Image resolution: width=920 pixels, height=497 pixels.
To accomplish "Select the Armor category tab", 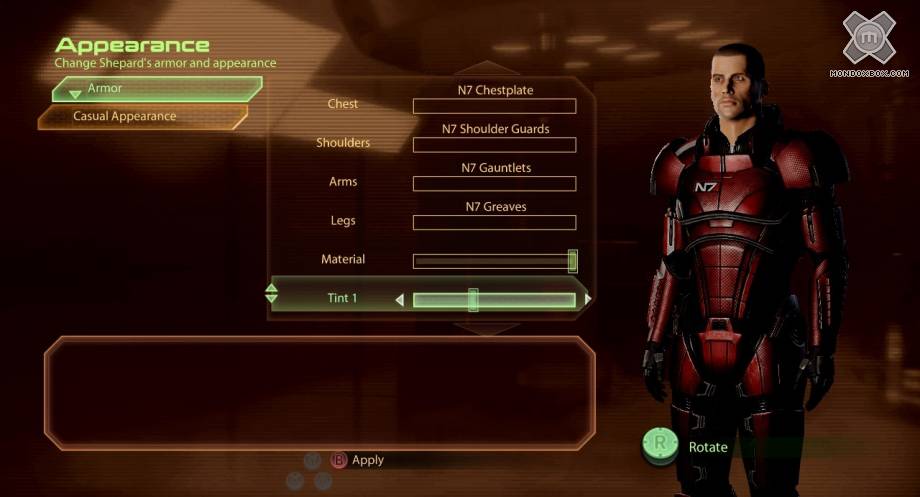I will [155, 90].
